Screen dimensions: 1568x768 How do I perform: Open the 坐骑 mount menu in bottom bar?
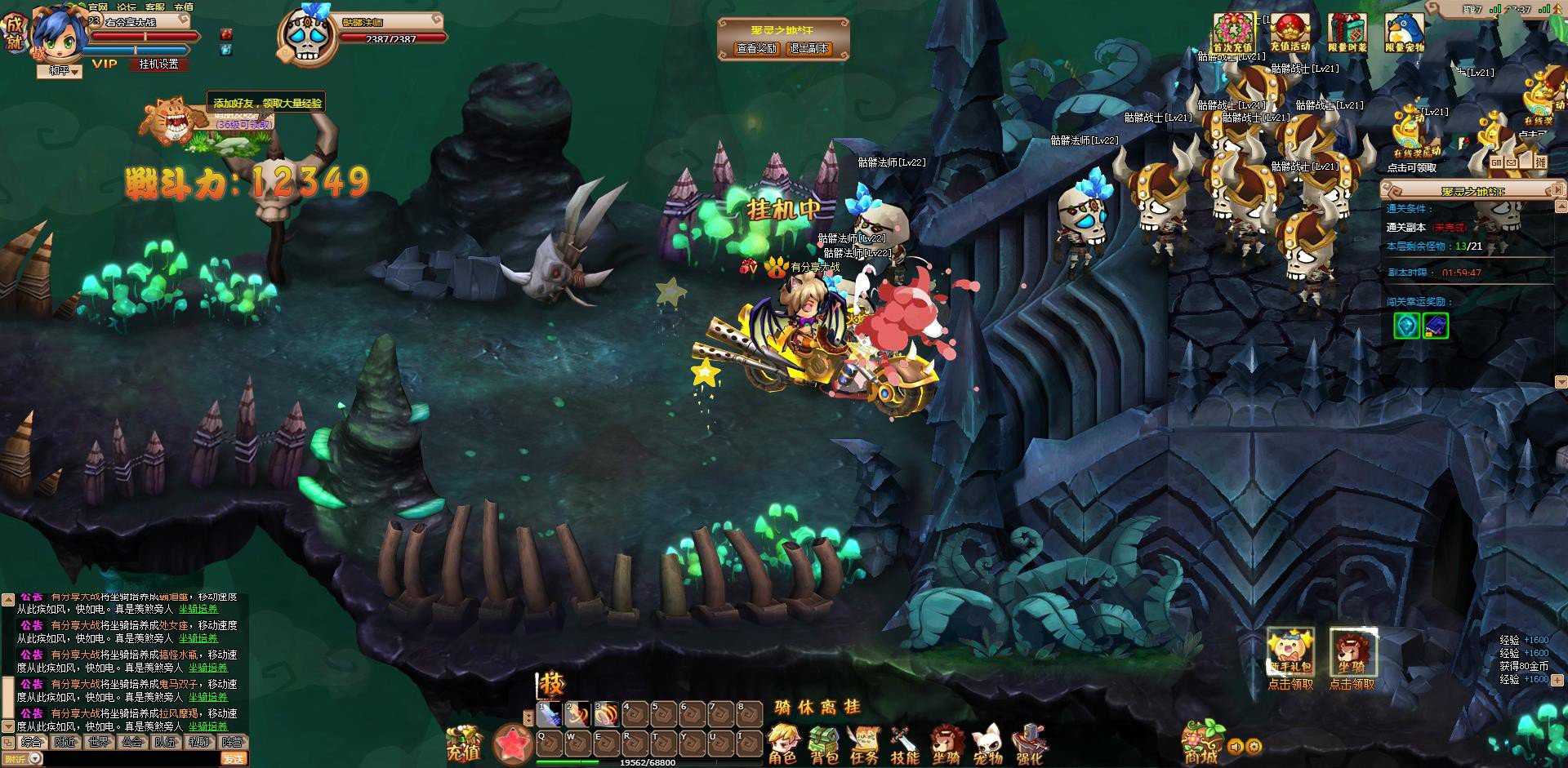coord(947,744)
